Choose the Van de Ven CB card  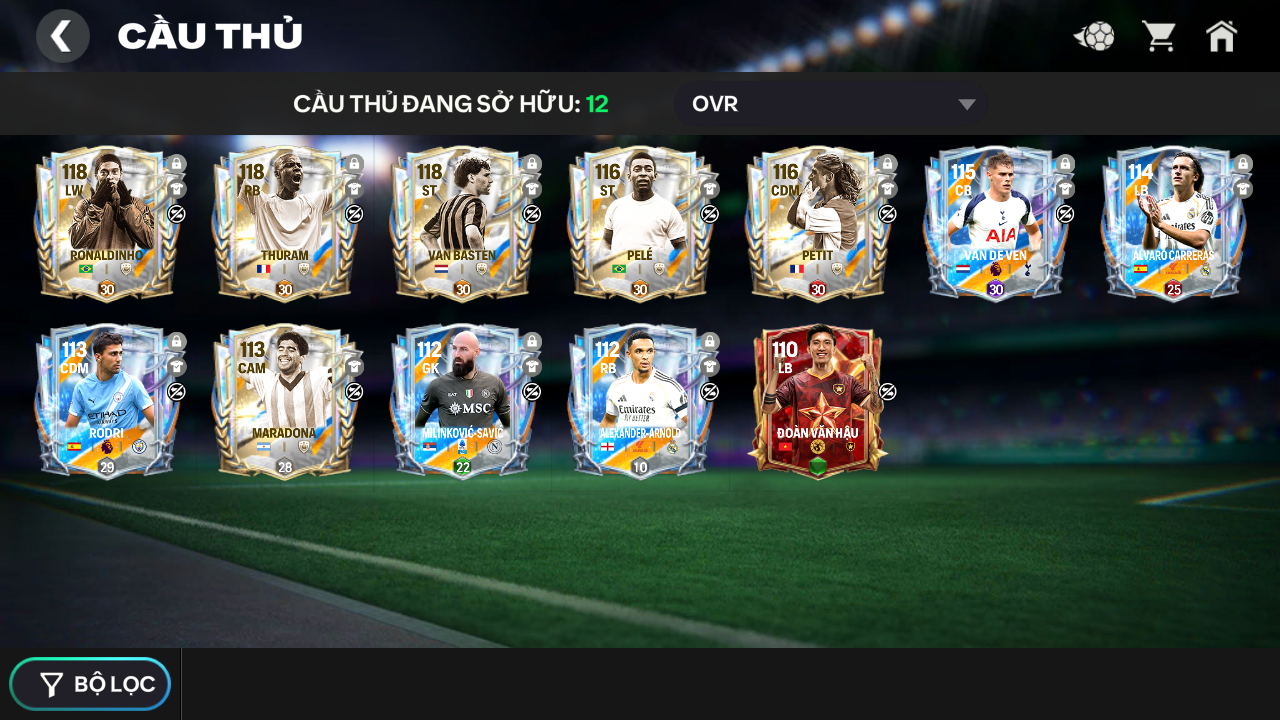tap(995, 224)
